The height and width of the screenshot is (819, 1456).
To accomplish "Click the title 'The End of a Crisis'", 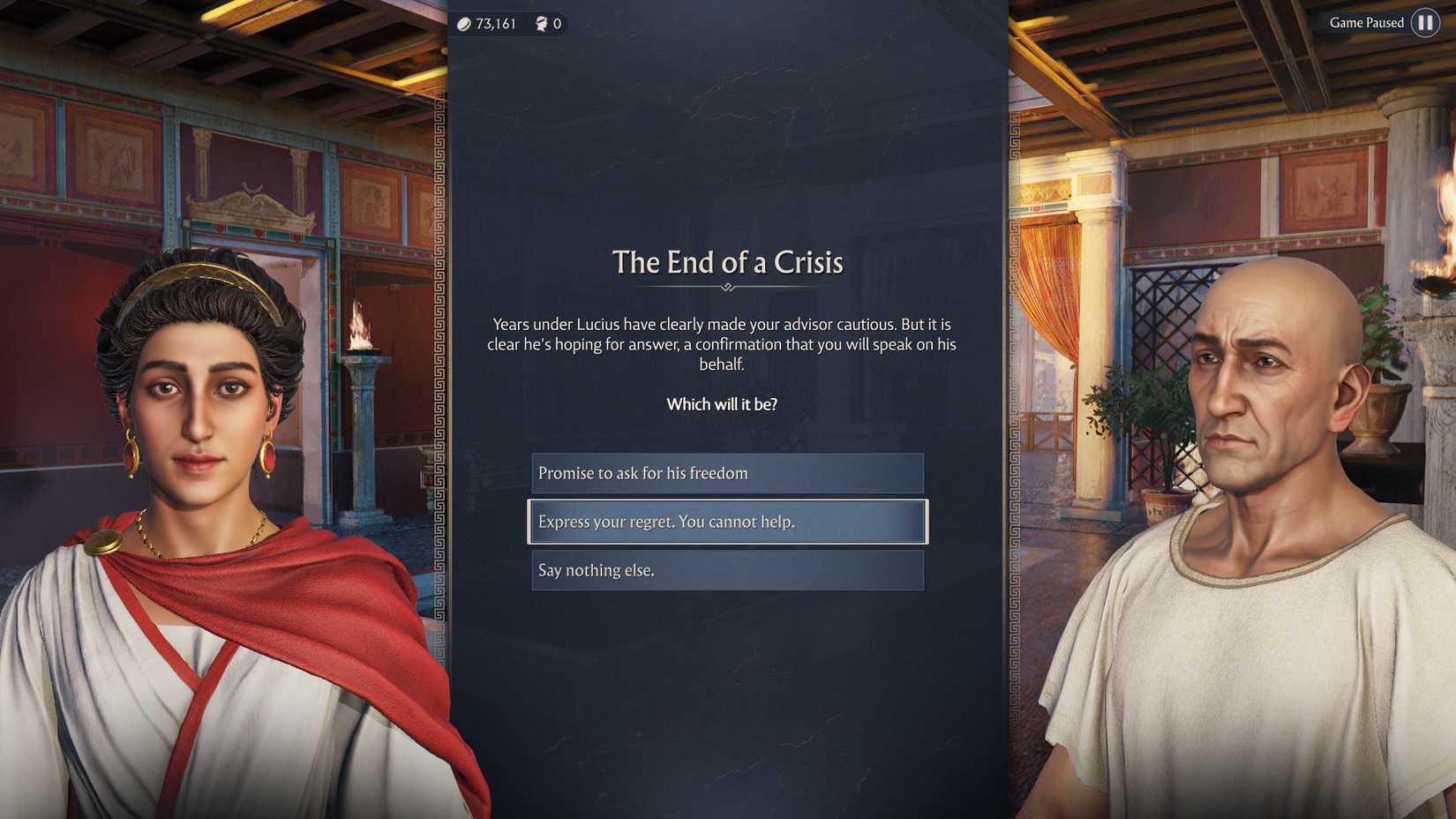I will (728, 262).
